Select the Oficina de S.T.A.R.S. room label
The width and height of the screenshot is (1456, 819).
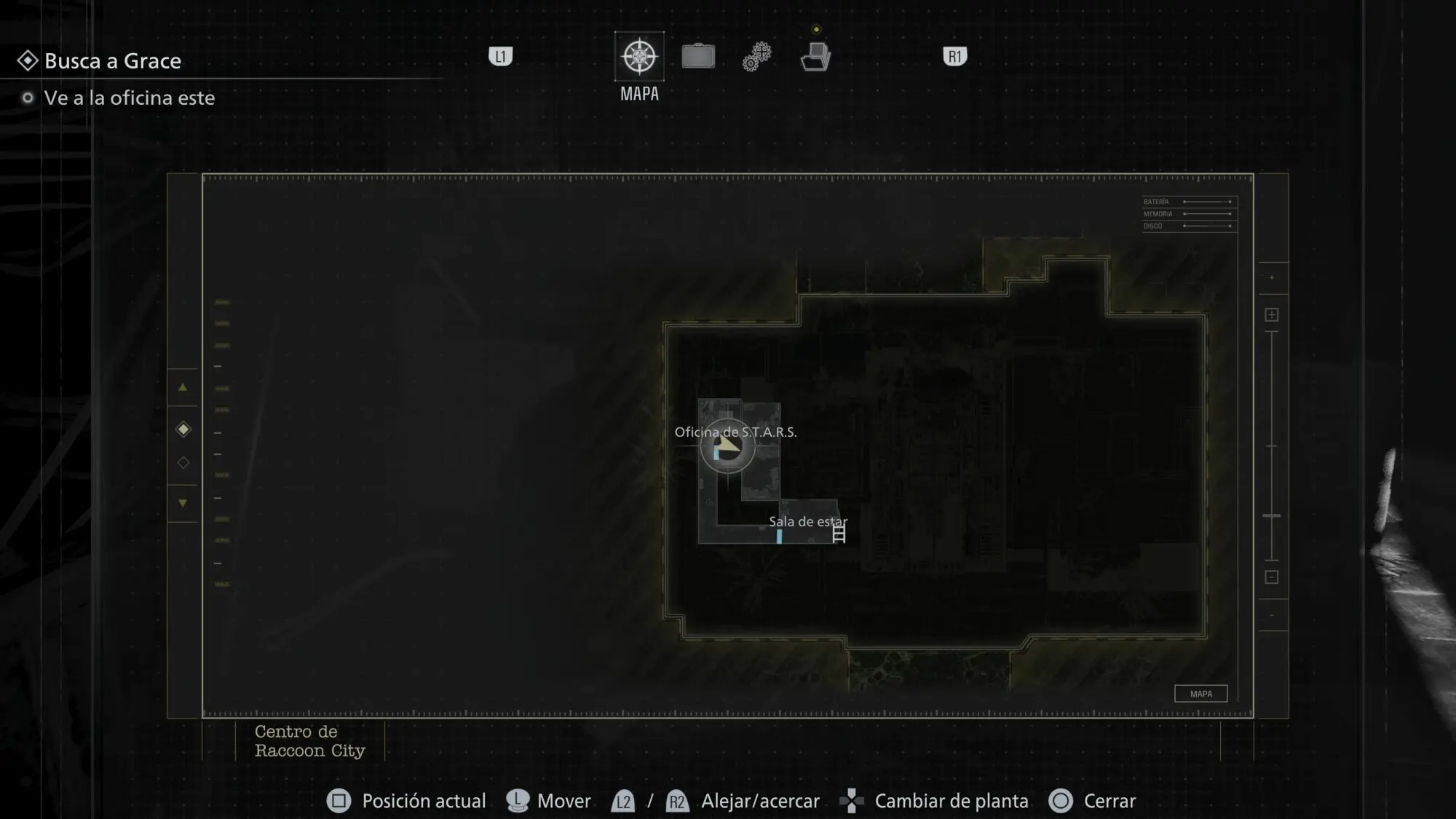click(x=735, y=432)
